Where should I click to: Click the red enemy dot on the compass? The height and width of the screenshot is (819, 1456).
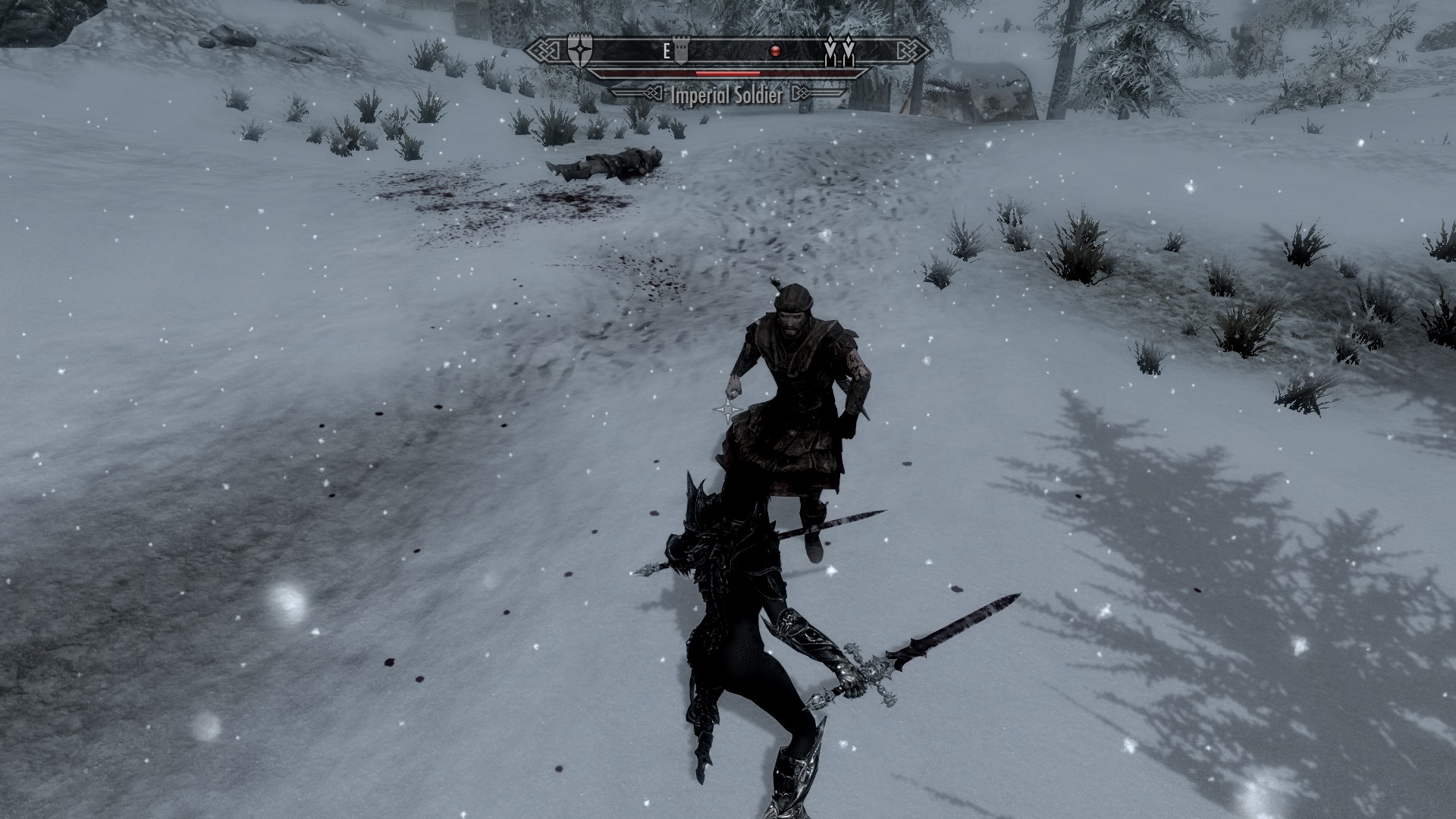click(775, 50)
